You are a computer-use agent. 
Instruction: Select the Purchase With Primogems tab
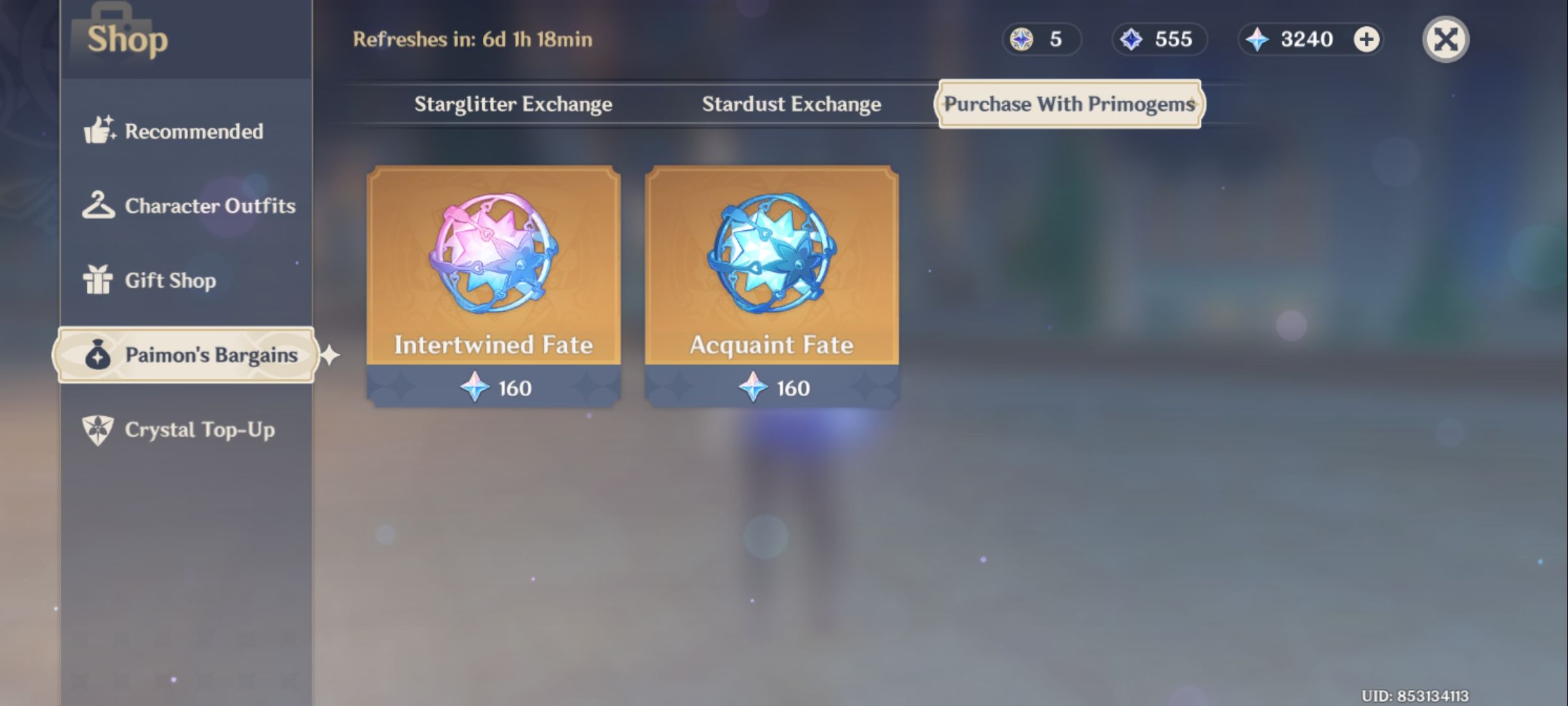[x=1070, y=104]
